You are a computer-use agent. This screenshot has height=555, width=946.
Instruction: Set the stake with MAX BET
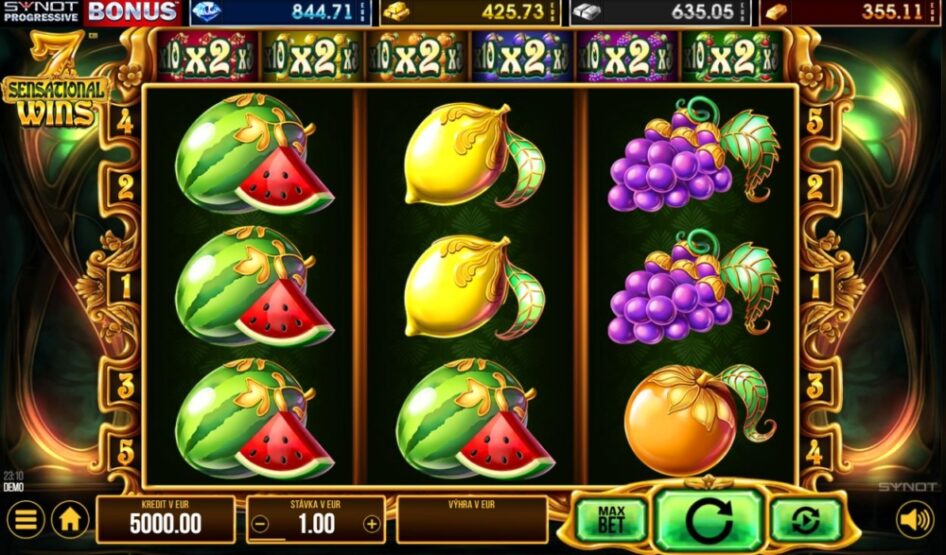pos(611,518)
